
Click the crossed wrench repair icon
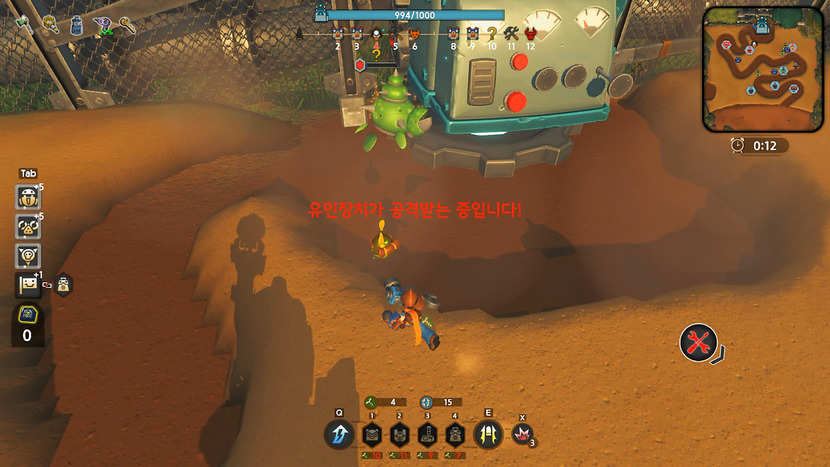[x=698, y=343]
